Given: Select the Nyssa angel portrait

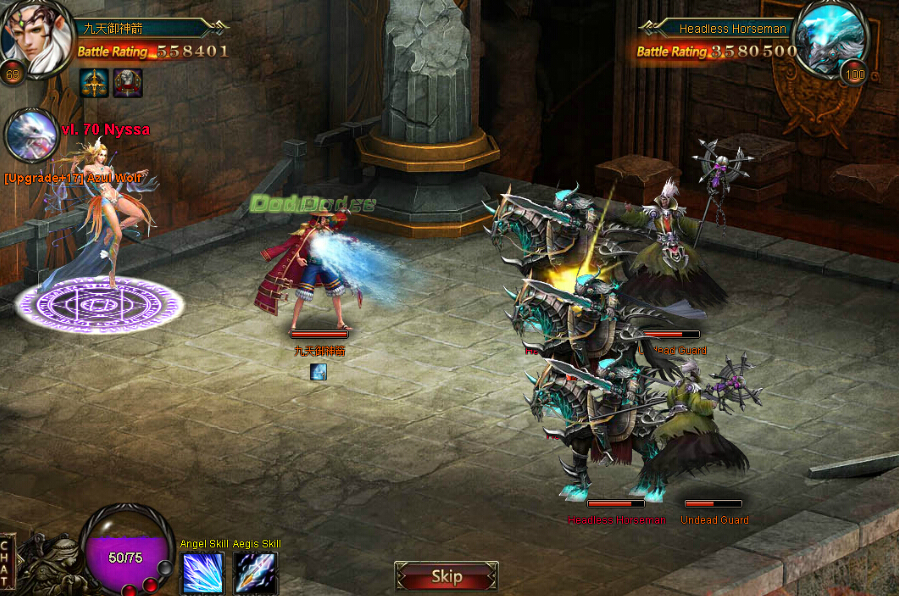Looking at the screenshot, I should pos(30,136).
